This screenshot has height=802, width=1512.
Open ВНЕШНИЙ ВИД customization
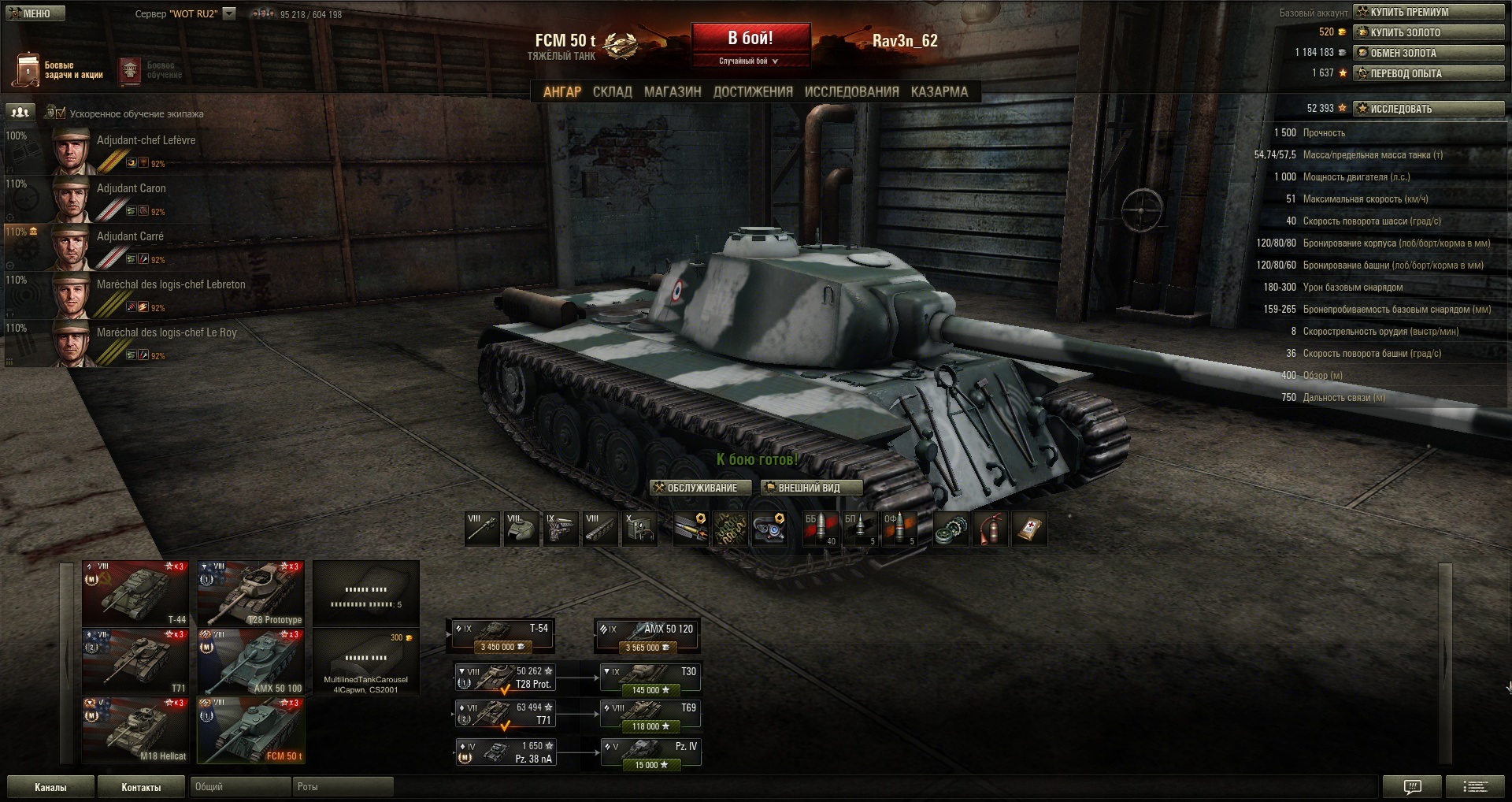pos(811,488)
